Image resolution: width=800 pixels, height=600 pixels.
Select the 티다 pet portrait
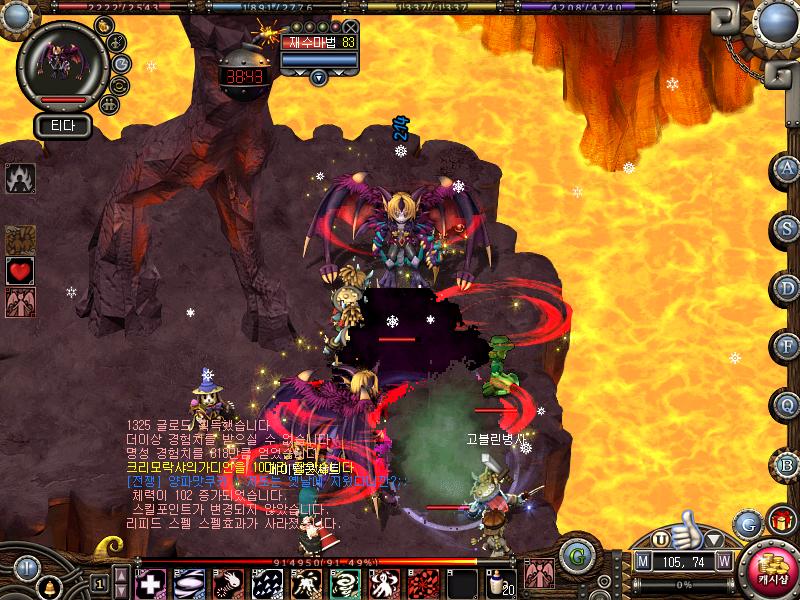61,62
